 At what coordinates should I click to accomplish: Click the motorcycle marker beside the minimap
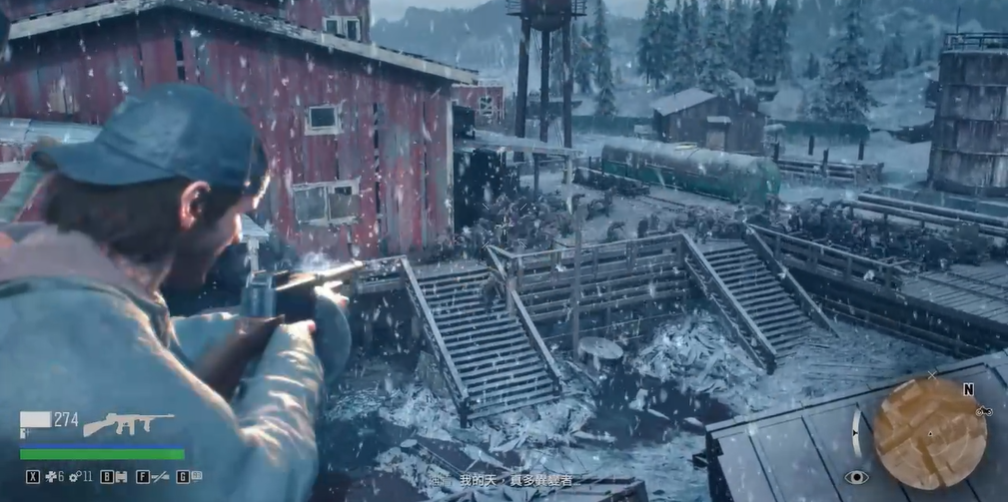tap(983, 411)
